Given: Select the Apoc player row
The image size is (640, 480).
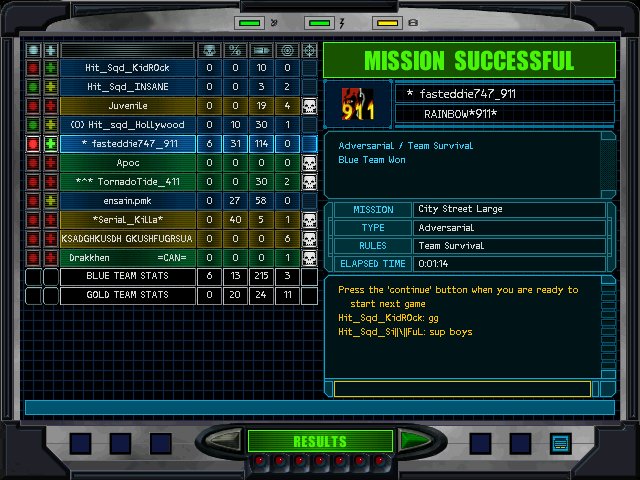Looking at the screenshot, I should 128,163.
